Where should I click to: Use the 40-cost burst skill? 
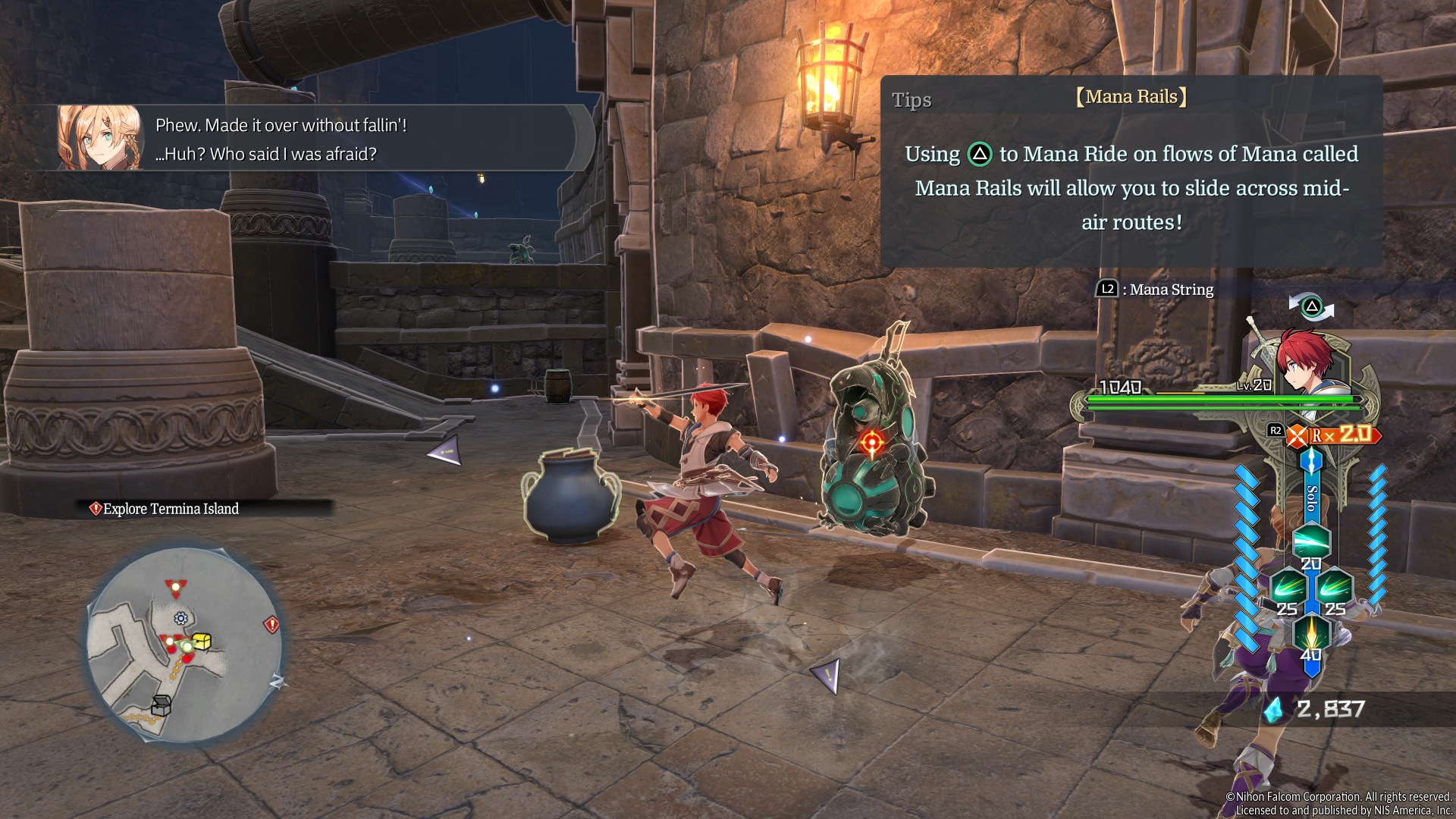tap(1311, 633)
